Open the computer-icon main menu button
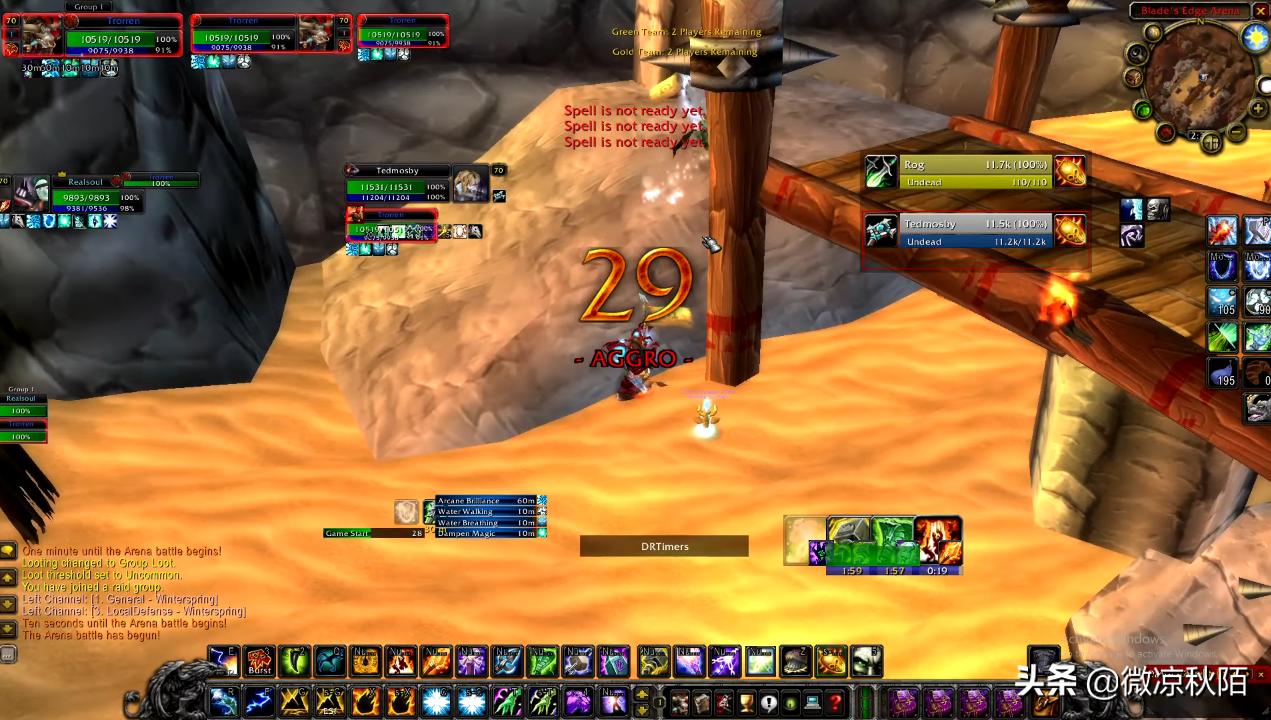 click(812, 702)
